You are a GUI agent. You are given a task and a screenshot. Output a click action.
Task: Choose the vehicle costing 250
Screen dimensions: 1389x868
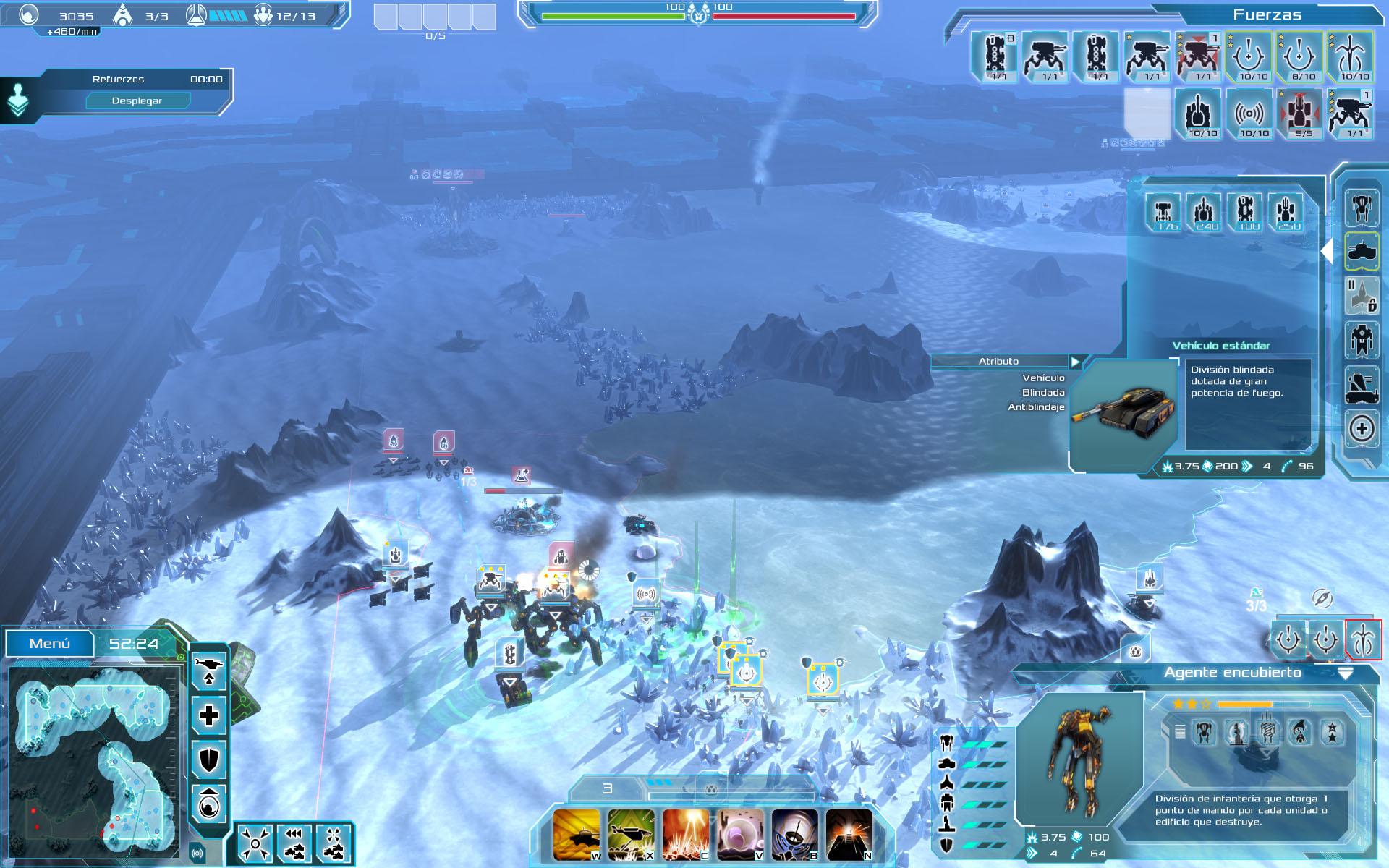tap(1286, 212)
